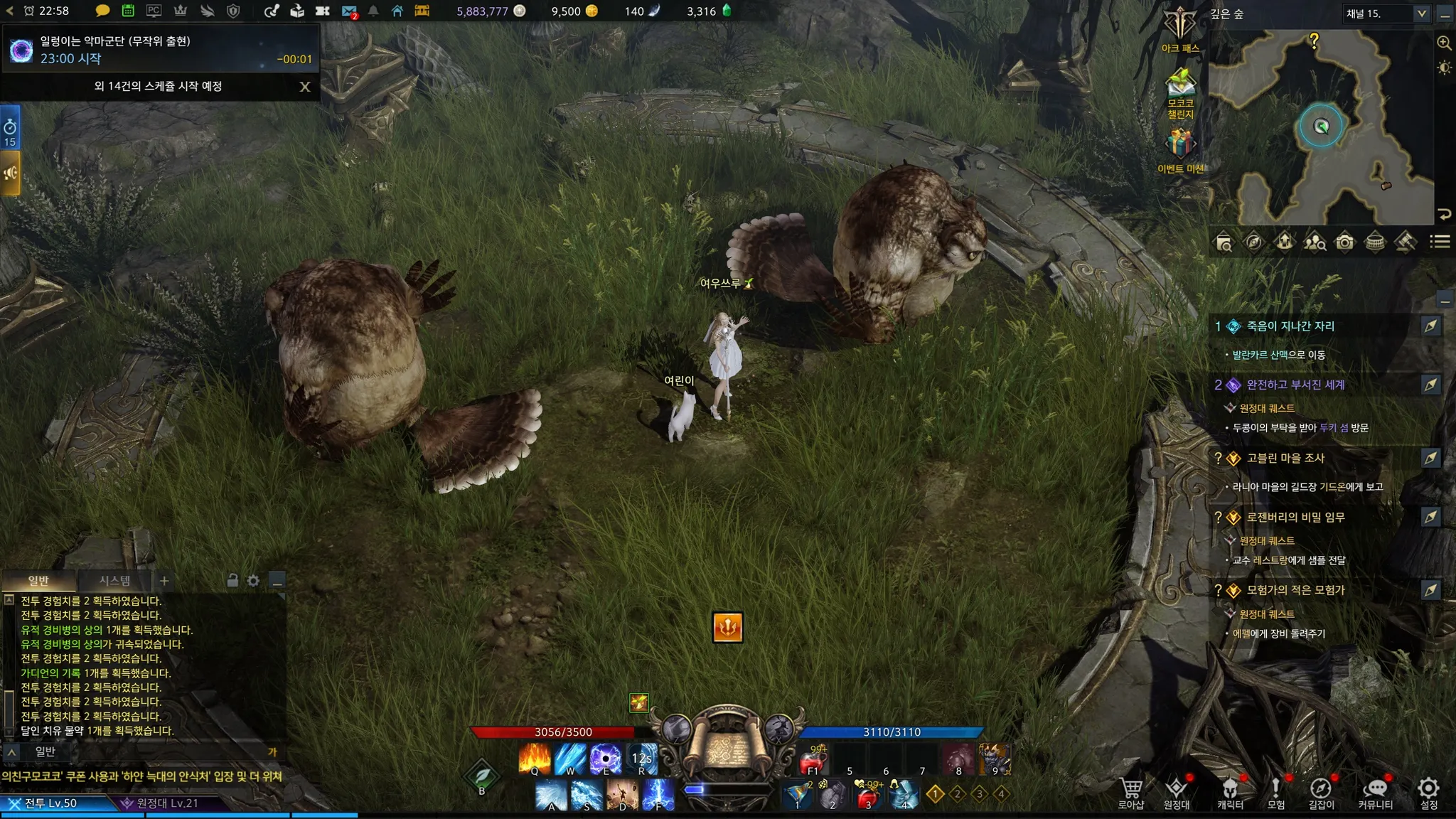Switch chat to the 시스템 tab

coord(114,581)
